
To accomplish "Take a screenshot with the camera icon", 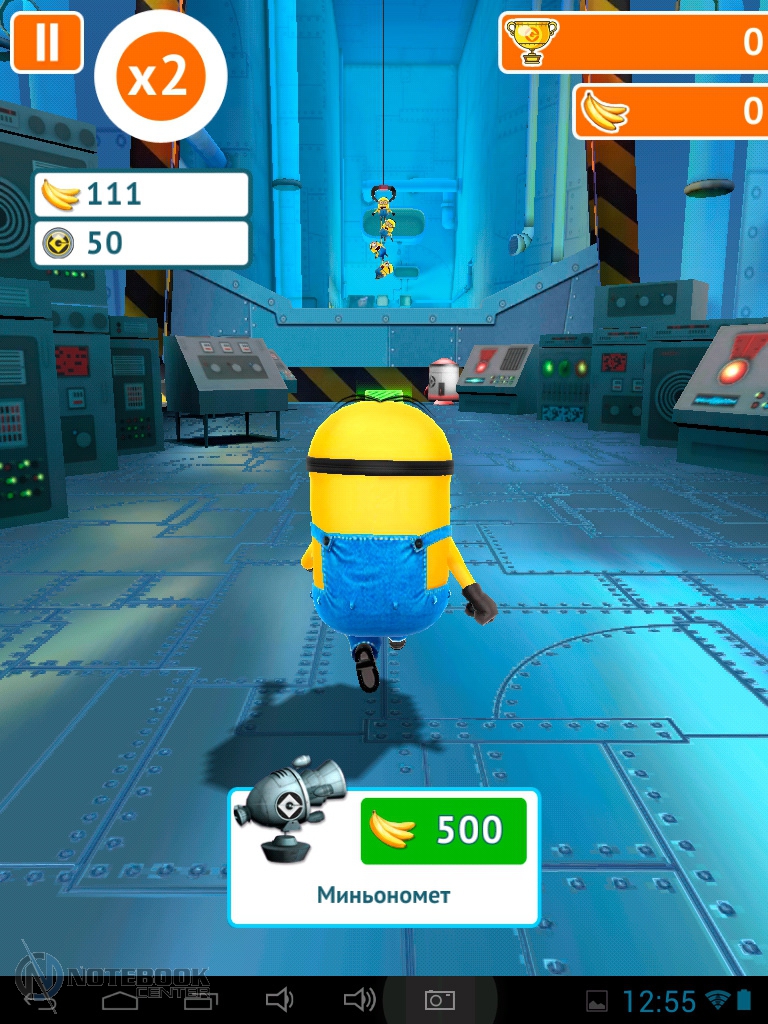I will click(440, 1000).
